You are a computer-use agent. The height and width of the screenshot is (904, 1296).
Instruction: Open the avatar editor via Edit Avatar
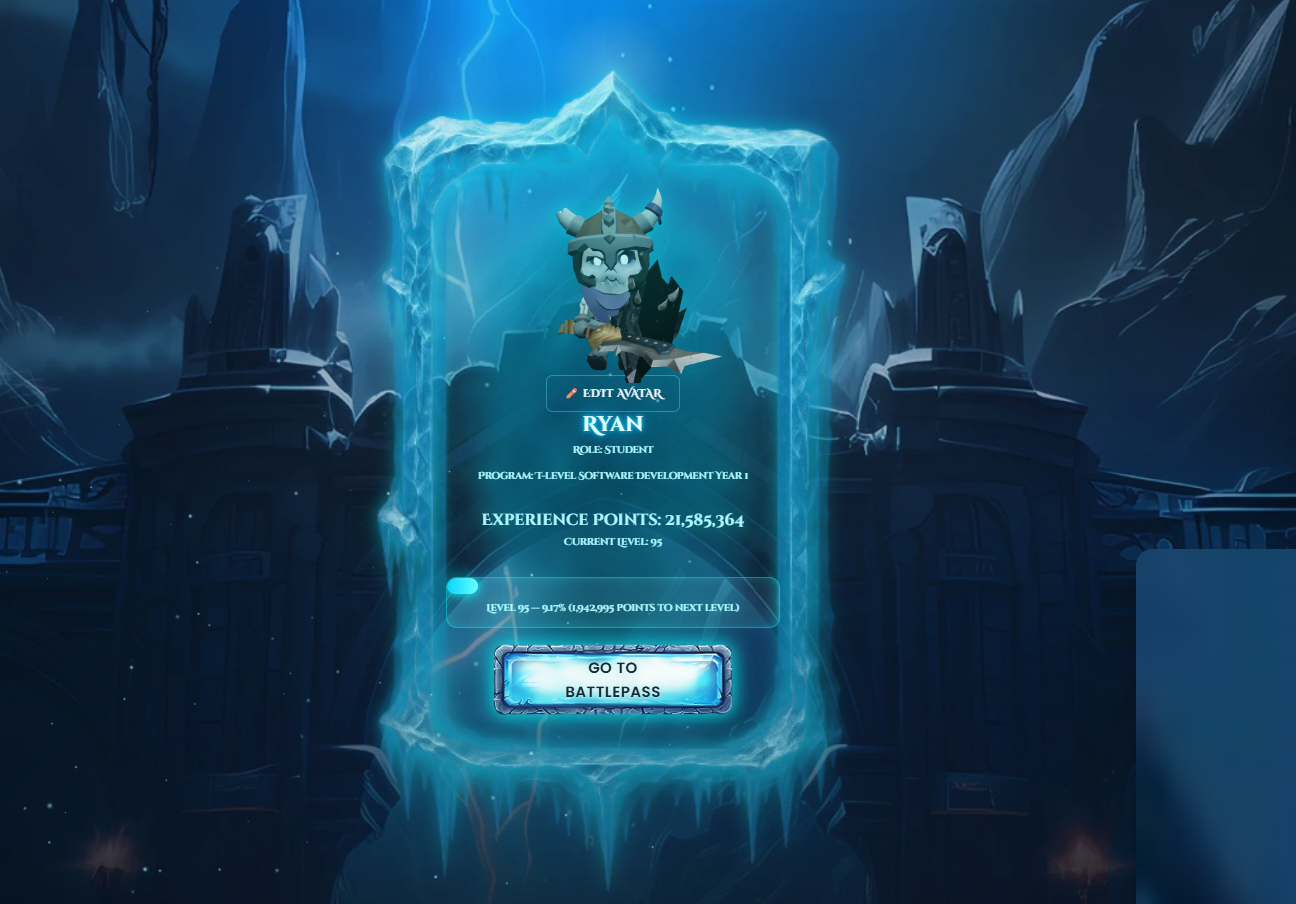[x=612, y=393]
